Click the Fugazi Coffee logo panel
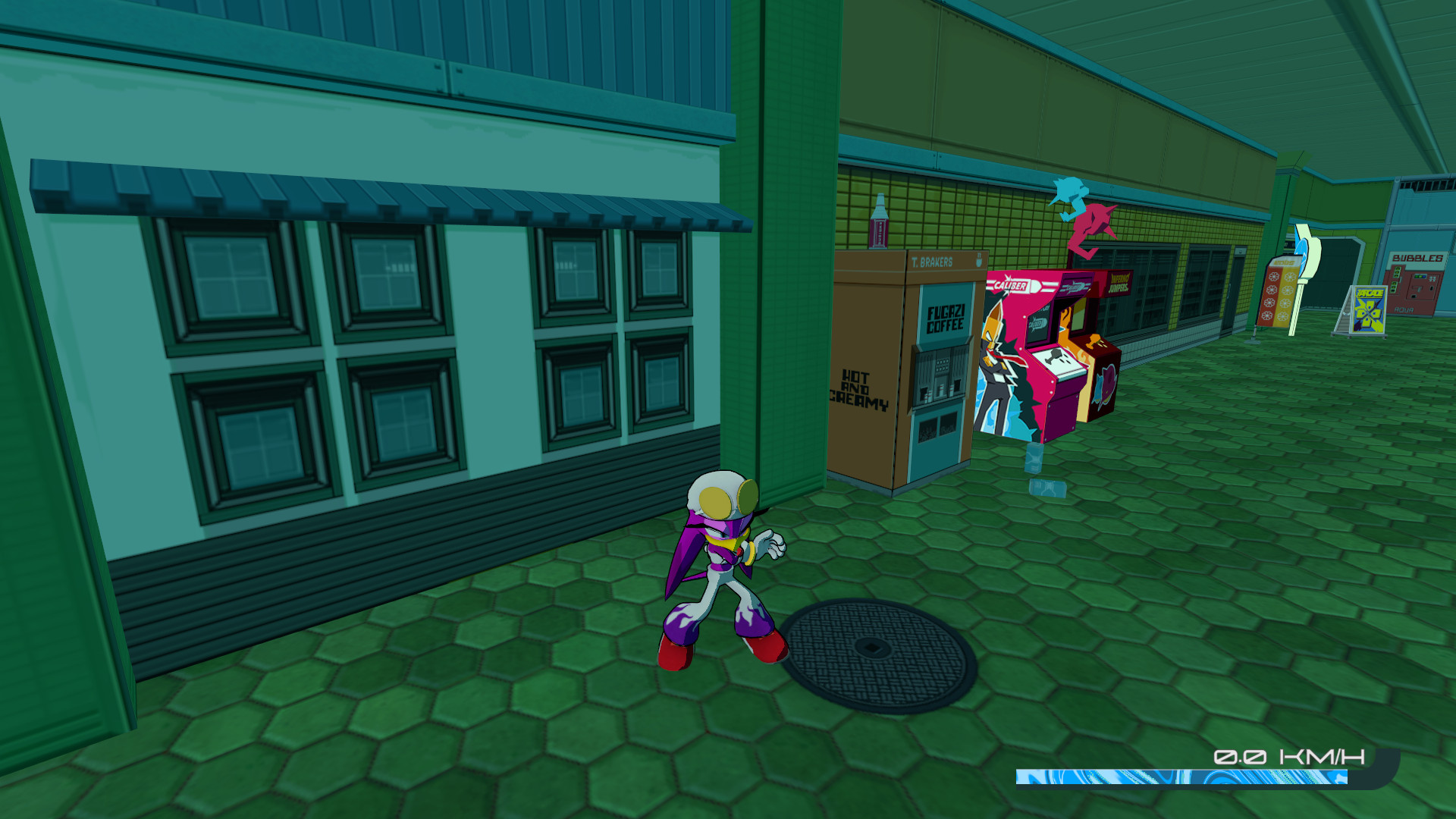This screenshot has height=819, width=1456. coord(945,318)
